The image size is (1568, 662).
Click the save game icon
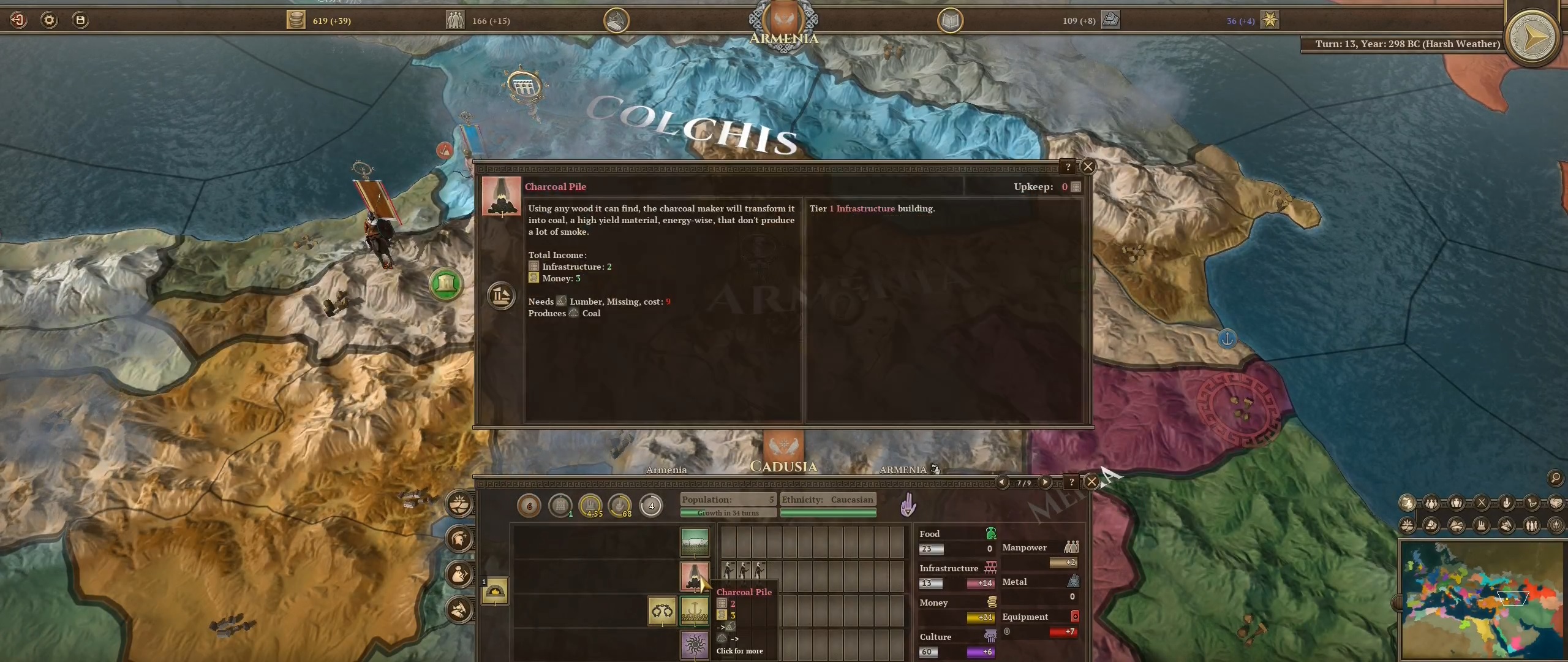pyautogui.click(x=80, y=19)
